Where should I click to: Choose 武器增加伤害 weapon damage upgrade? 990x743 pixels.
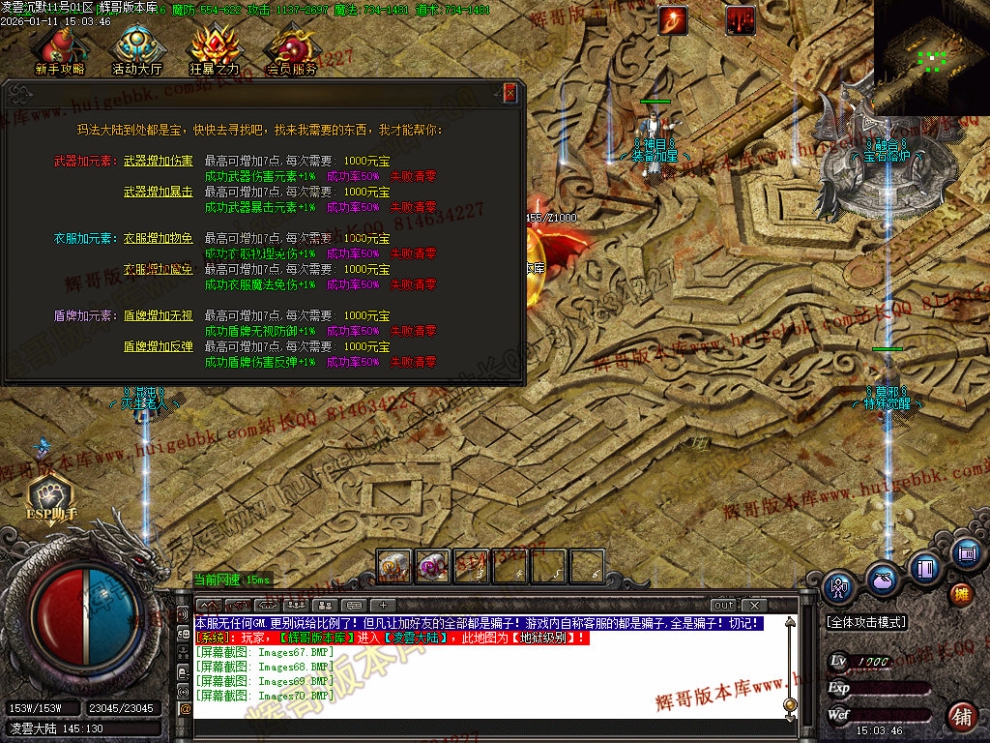tap(158, 160)
